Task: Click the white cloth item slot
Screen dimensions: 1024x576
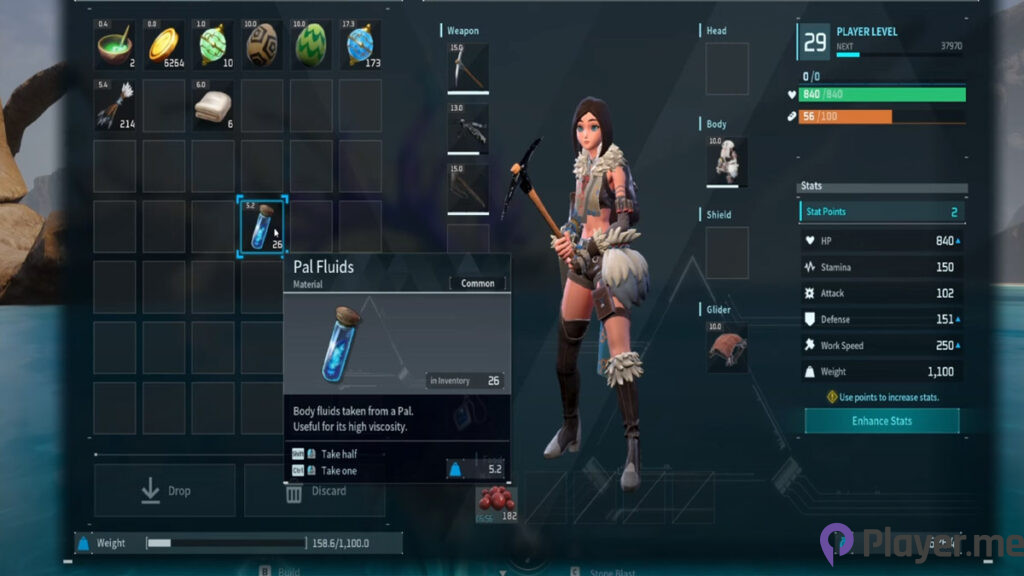Action: (x=213, y=105)
